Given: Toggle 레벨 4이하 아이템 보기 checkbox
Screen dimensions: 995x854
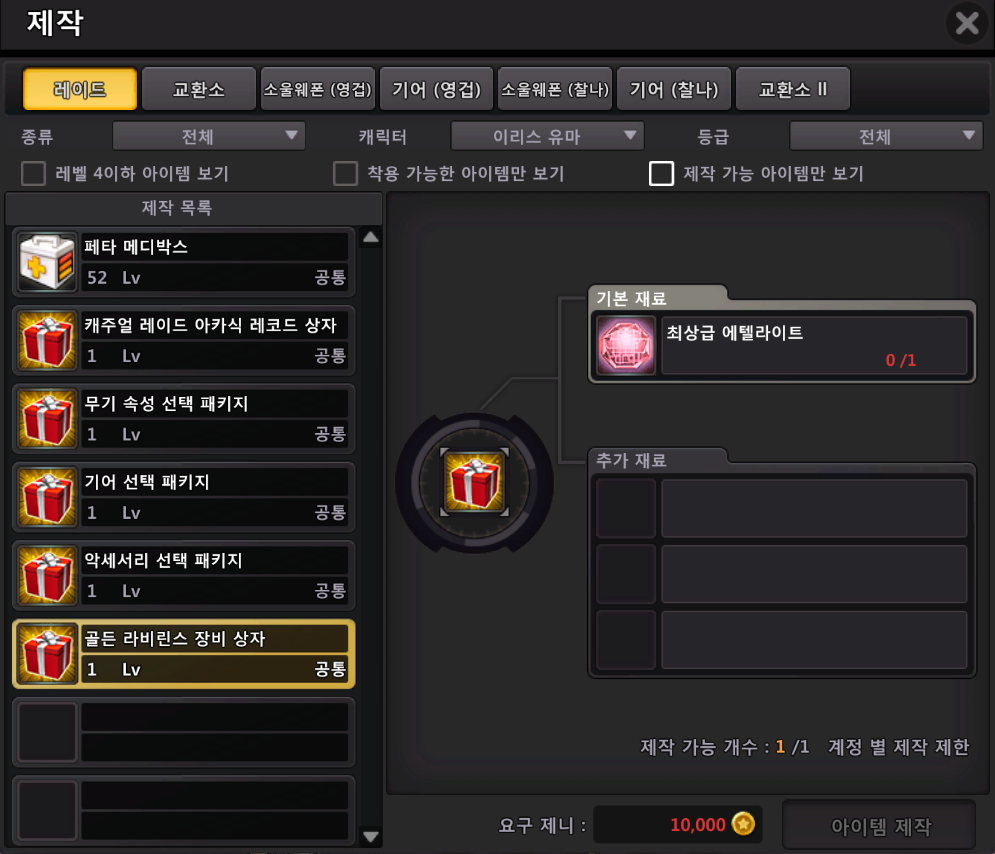Looking at the screenshot, I should (x=34, y=174).
